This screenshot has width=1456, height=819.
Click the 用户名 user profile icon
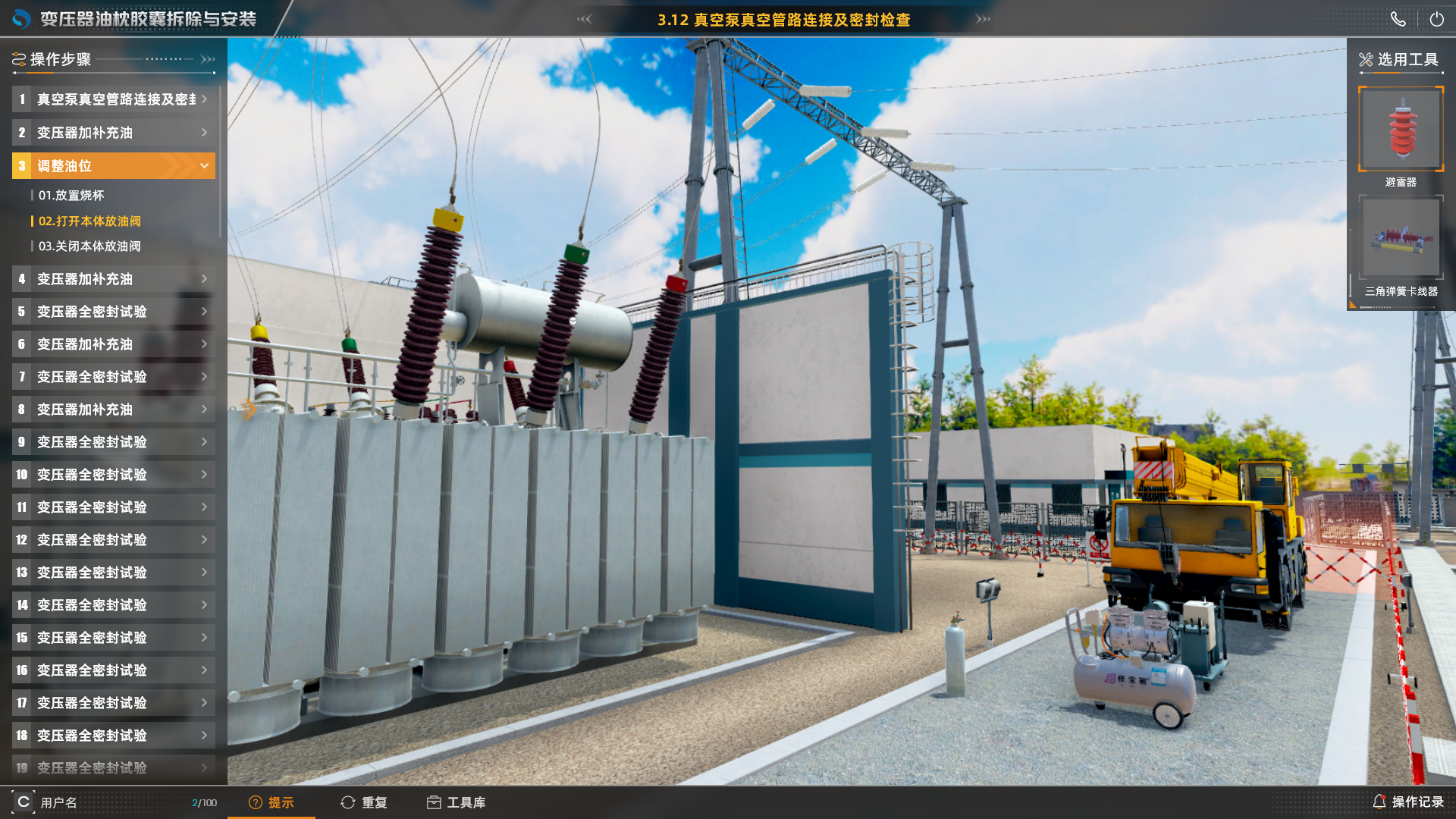pos(24,802)
